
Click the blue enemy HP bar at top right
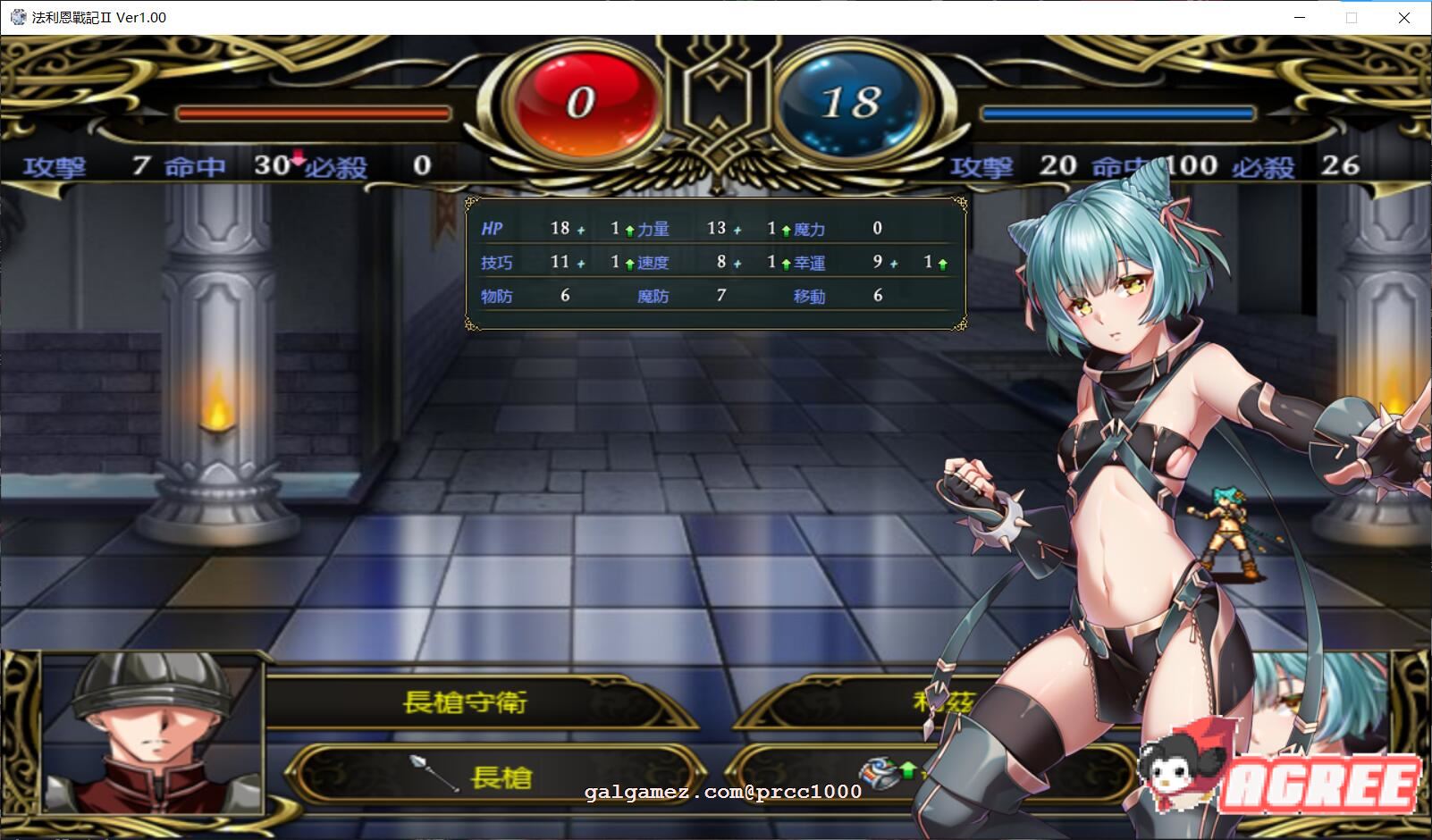click(x=1116, y=112)
